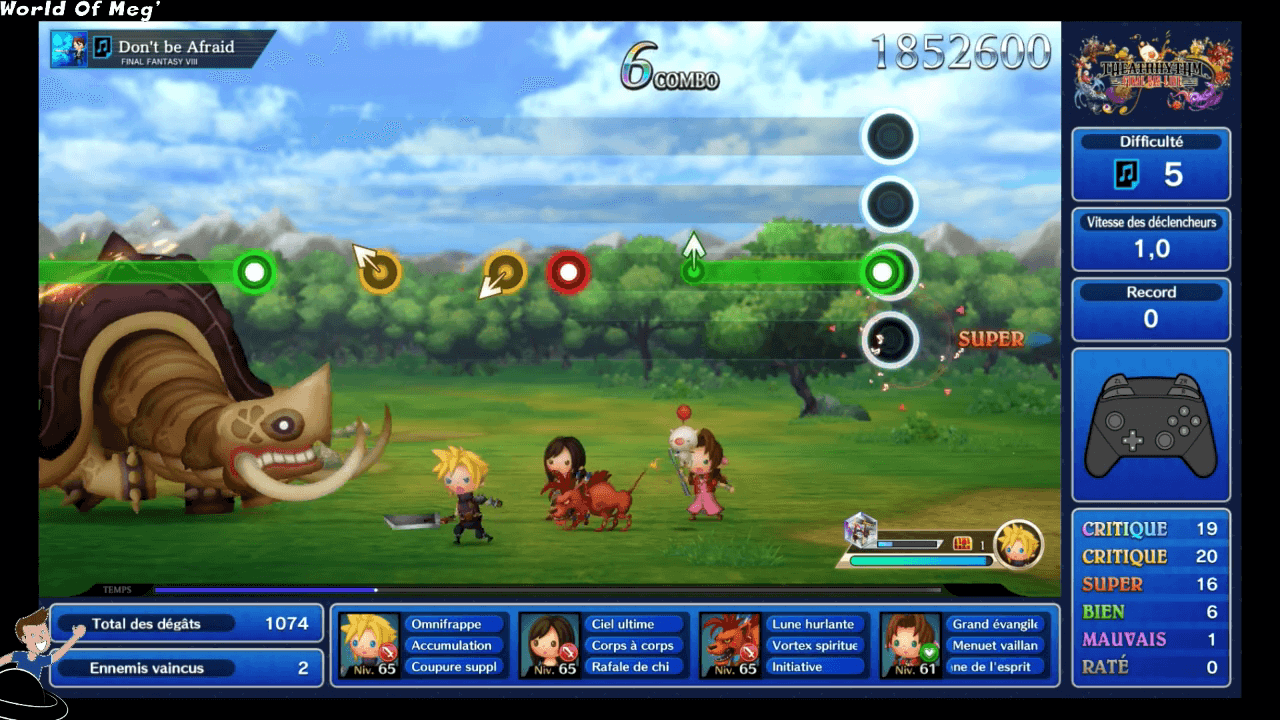
Task: Open the Difficulté panel
Action: tap(1151, 165)
